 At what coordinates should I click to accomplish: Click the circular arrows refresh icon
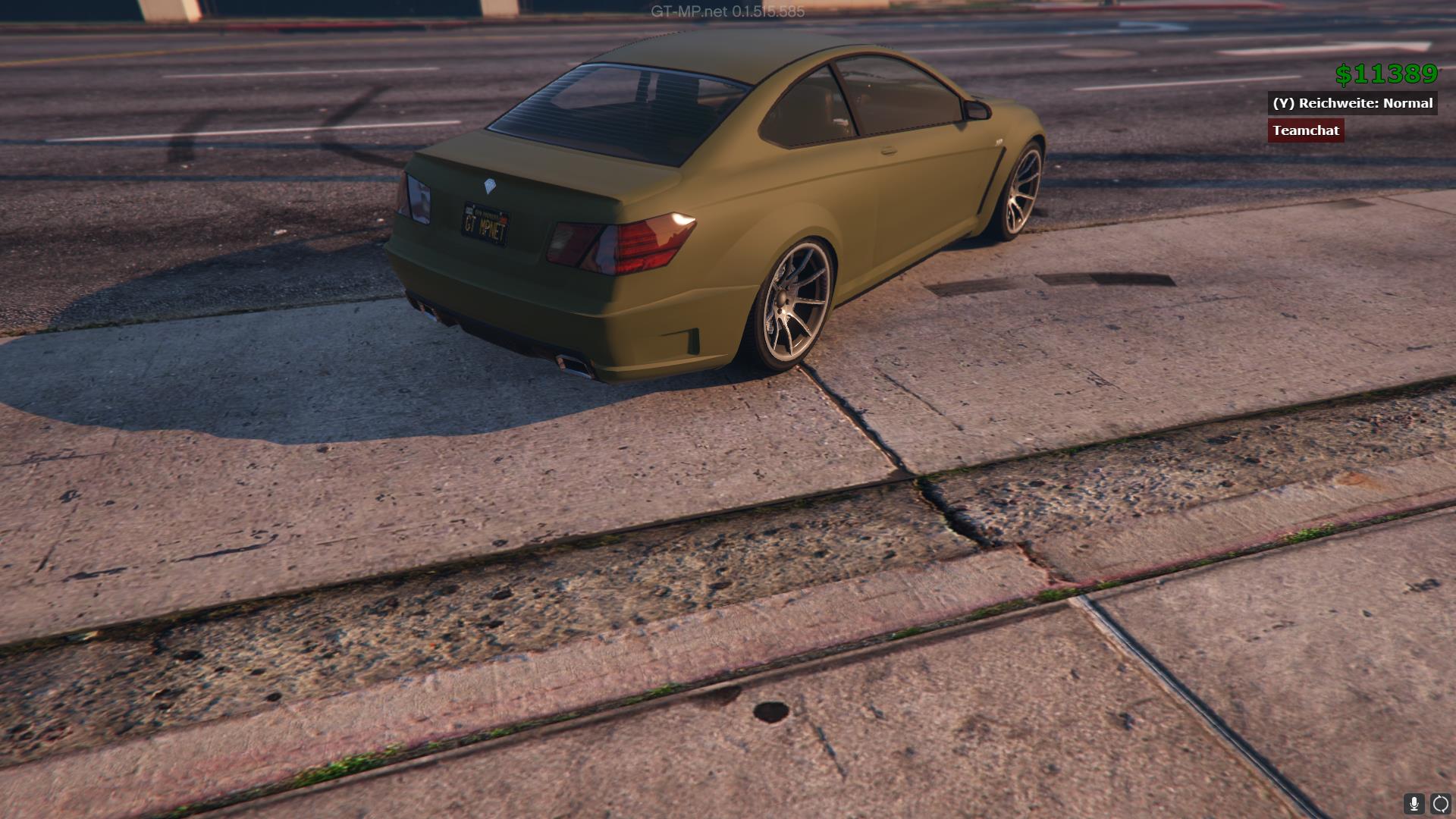1441,804
